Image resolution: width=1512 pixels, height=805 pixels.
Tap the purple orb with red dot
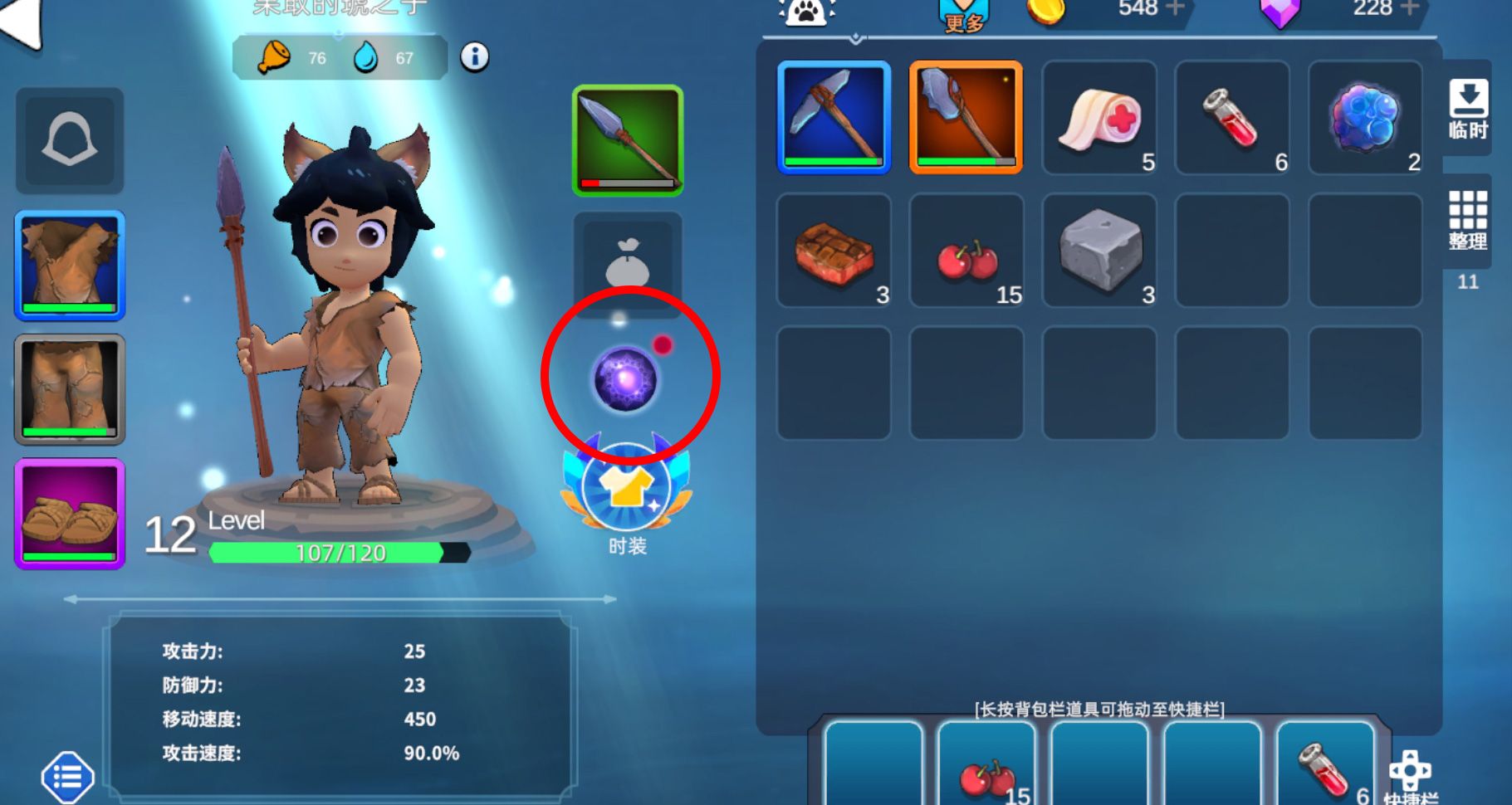(x=626, y=379)
